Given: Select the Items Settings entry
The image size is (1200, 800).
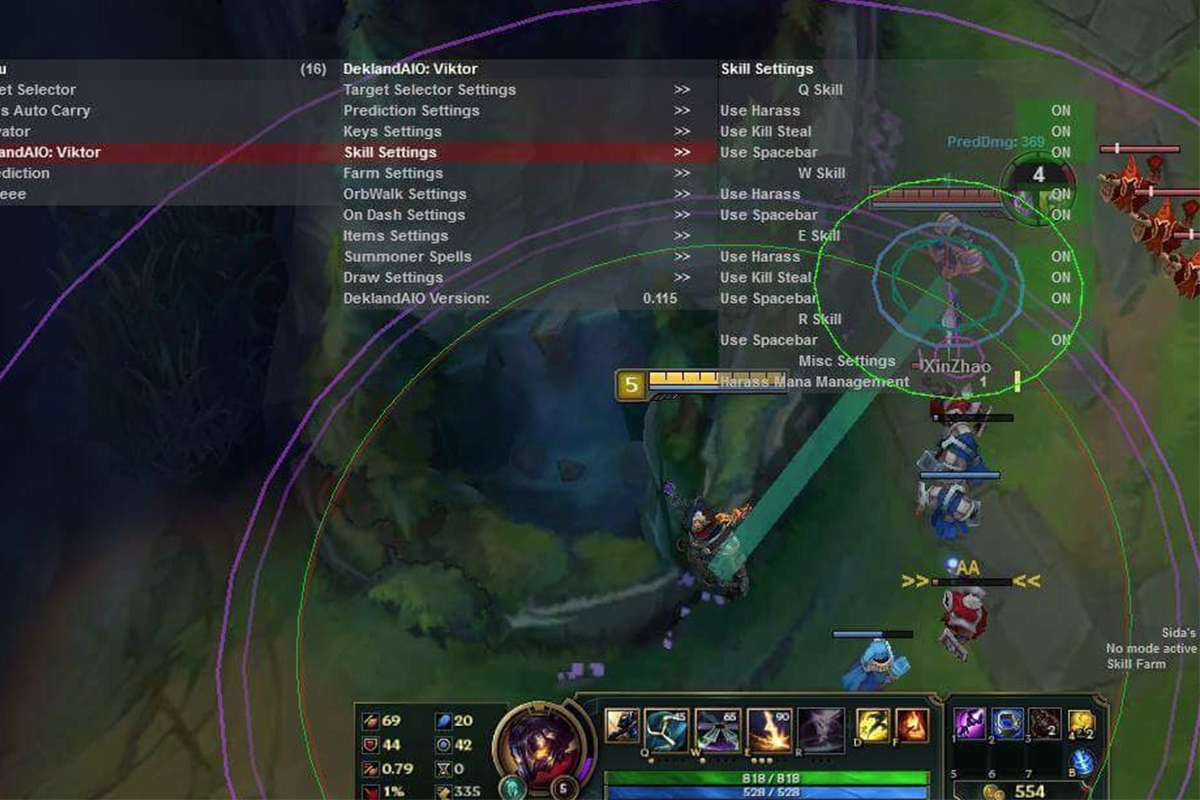Looking at the screenshot, I should point(395,236).
